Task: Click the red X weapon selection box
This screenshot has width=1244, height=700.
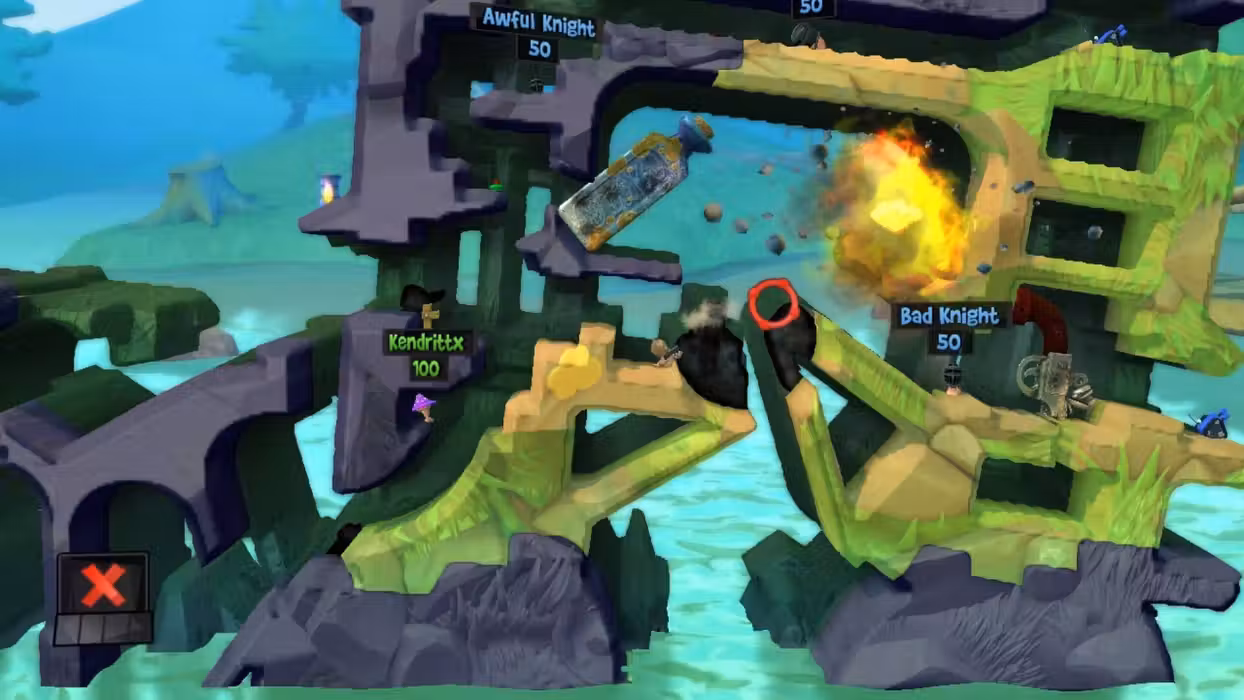Action: click(x=103, y=585)
